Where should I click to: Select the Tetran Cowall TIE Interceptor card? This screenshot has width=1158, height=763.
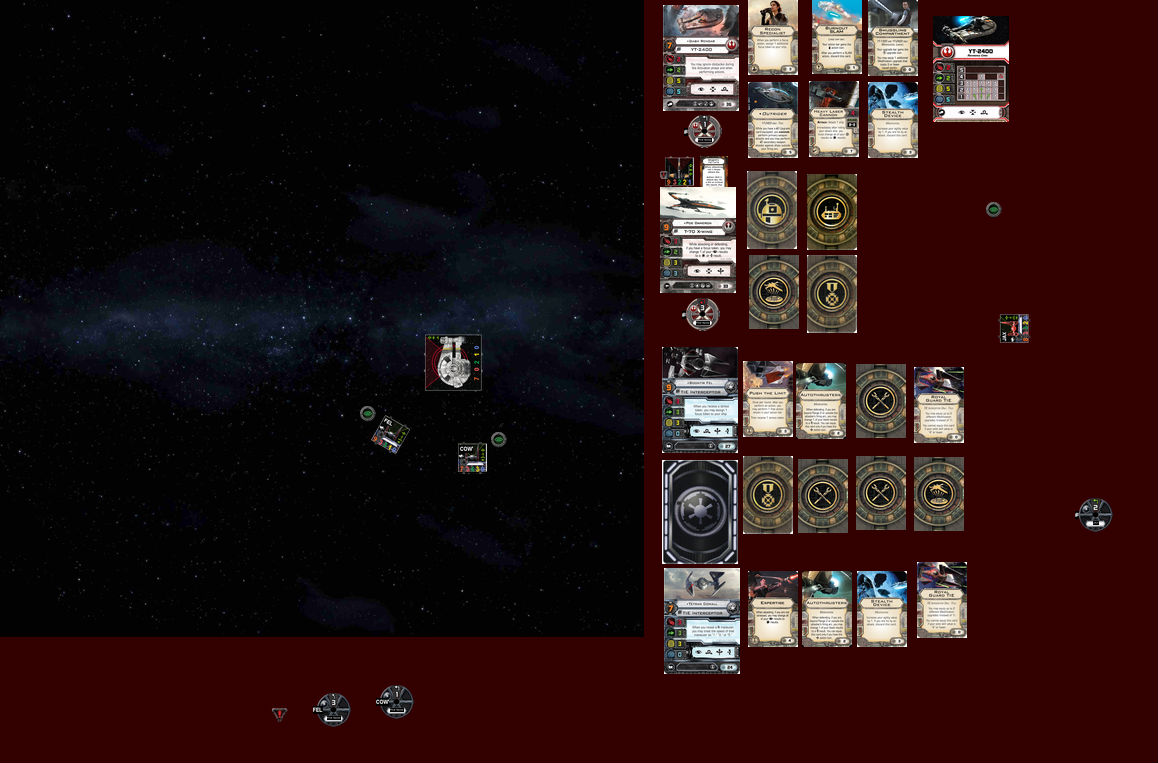701,621
